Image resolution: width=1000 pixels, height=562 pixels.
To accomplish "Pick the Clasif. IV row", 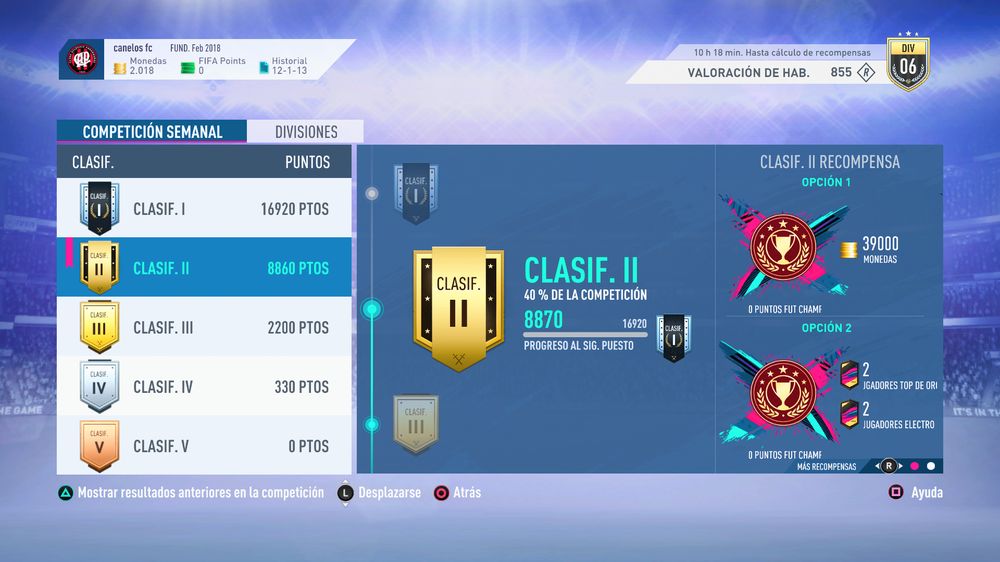I will coord(204,387).
